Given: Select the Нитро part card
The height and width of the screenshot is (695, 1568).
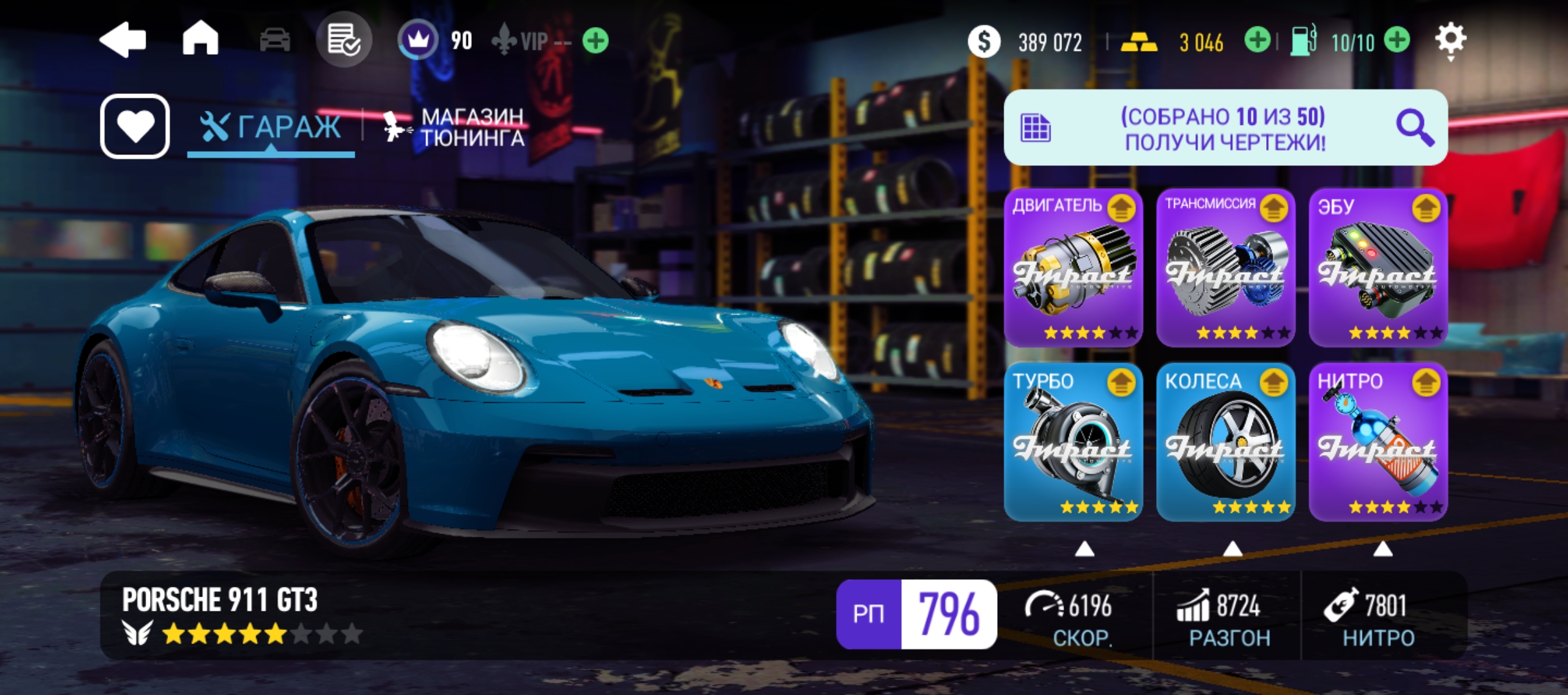Looking at the screenshot, I should pos(1378,443).
